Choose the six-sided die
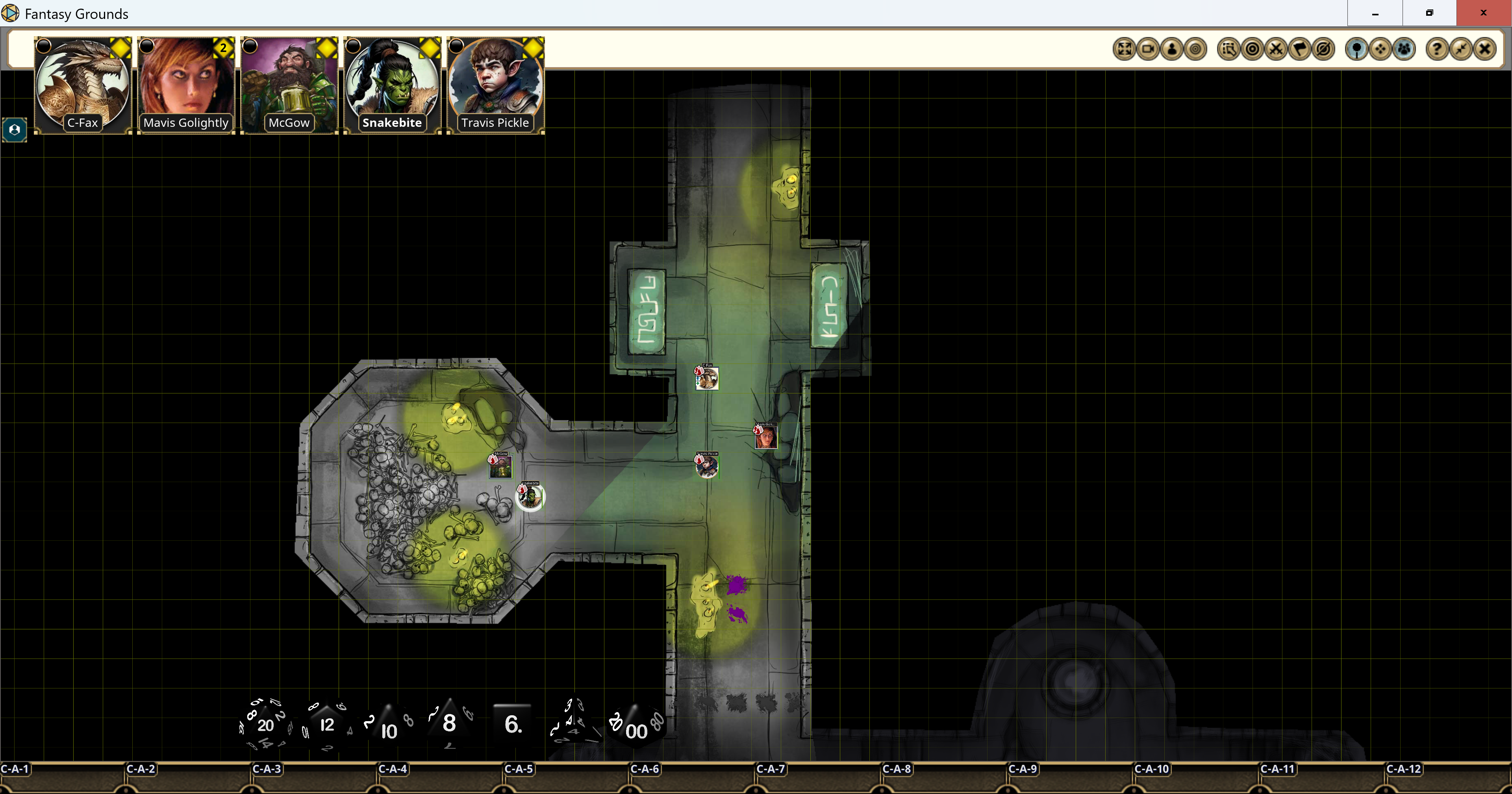This screenshot has height=794, width=1512. coord(512,725)
